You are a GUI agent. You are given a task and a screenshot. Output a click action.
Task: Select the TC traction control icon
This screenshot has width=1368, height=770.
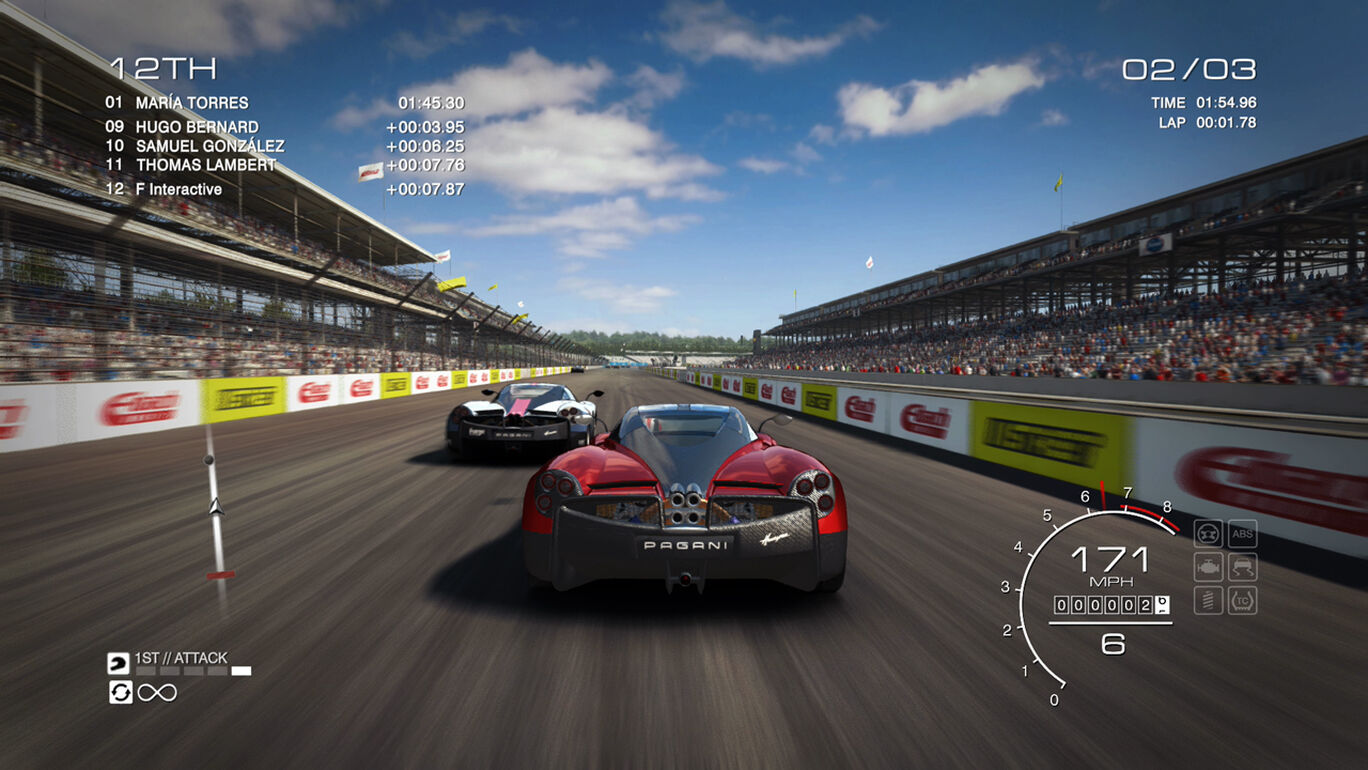1242,600
